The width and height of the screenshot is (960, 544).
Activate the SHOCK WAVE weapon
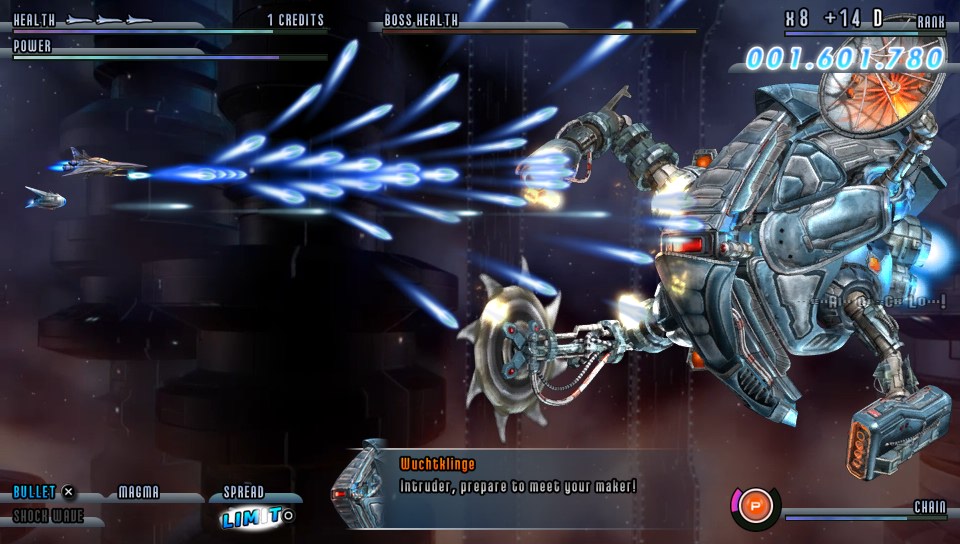coord(48,517)
